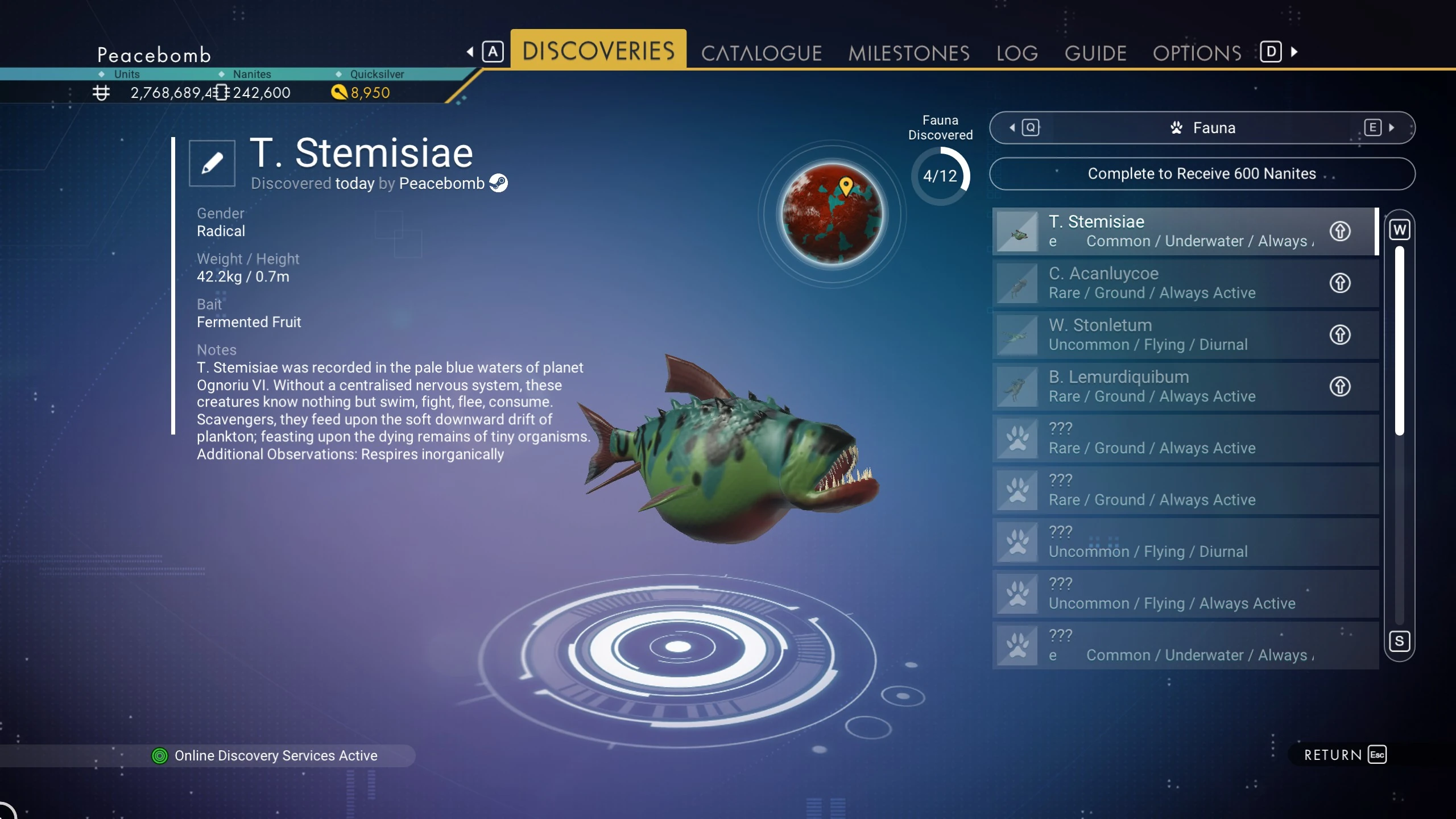Select the Log tab
Screen dimensions: 1456x819
pos(1017,53)
